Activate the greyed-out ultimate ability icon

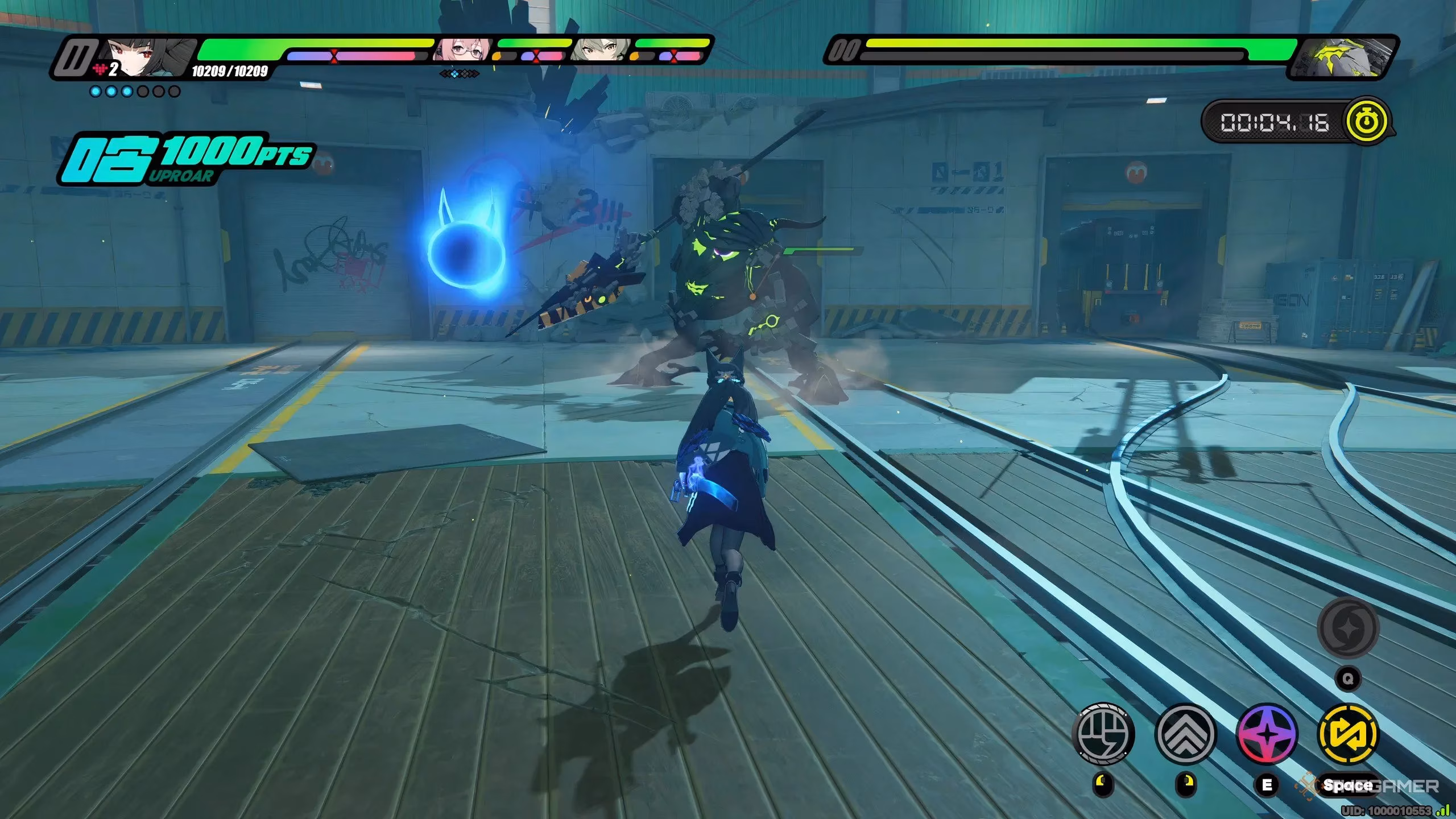[x=1348, y=627]
